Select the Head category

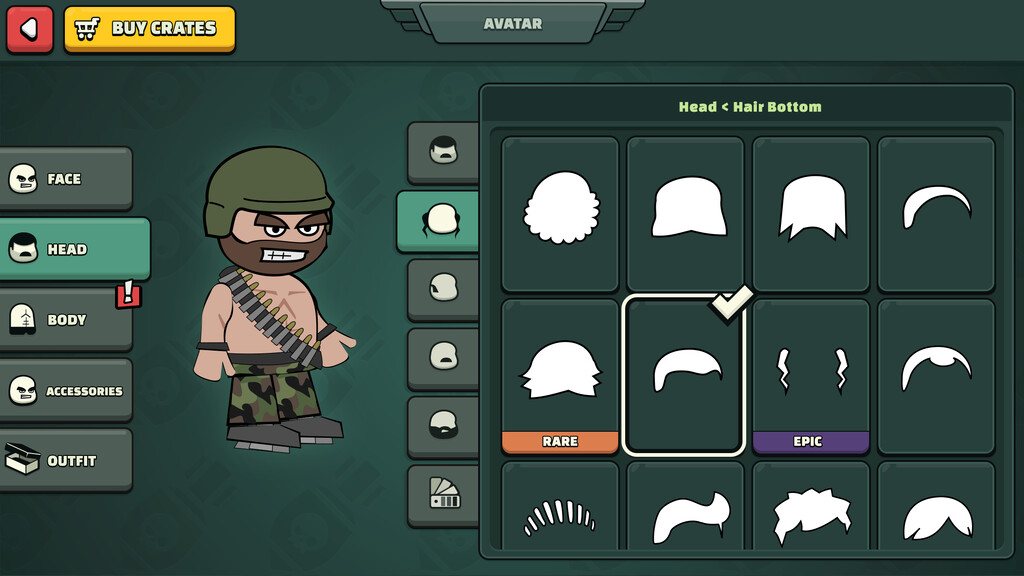(x=74, y=249)
